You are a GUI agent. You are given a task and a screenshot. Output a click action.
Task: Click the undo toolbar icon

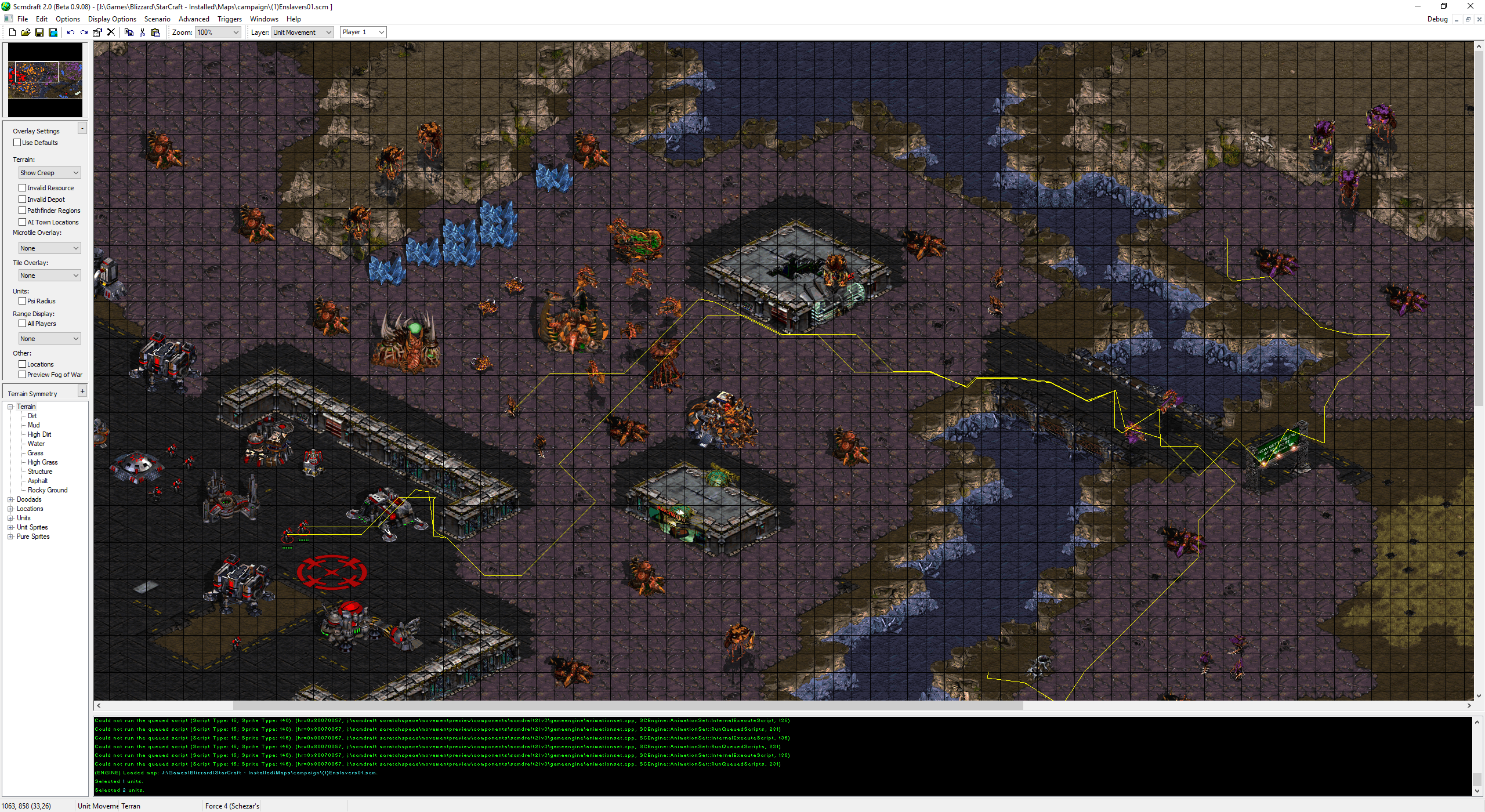(70, 32)
